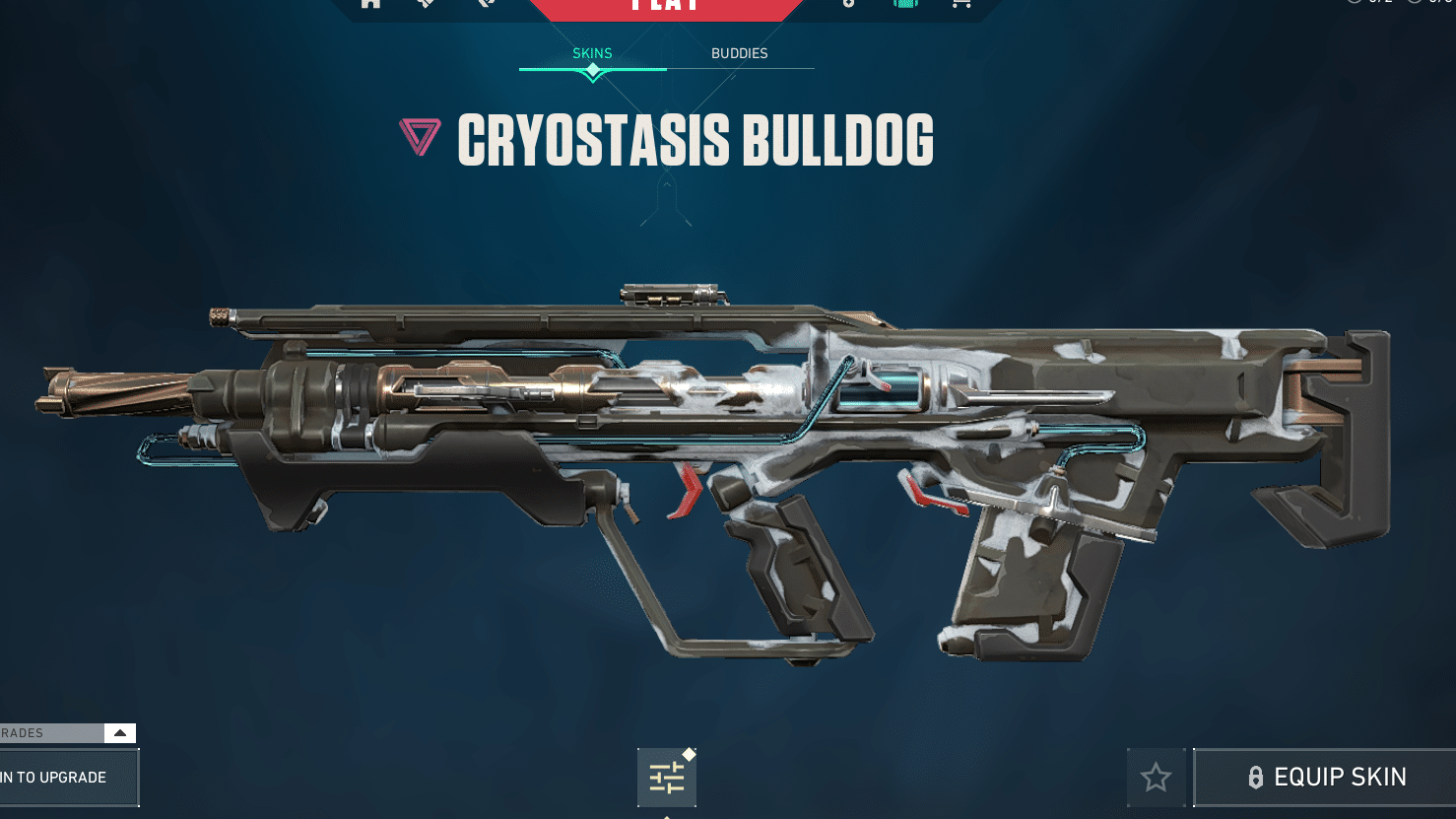
Task: Open the variants settings icon below the gun
Action: (x=667, y=777)
